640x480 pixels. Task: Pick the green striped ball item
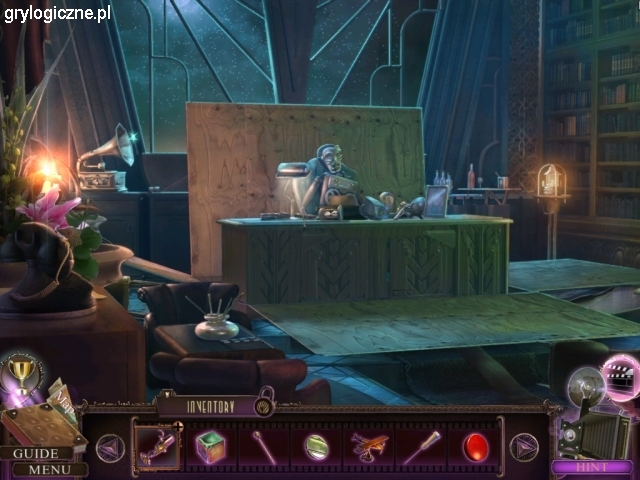click(316, 446)
